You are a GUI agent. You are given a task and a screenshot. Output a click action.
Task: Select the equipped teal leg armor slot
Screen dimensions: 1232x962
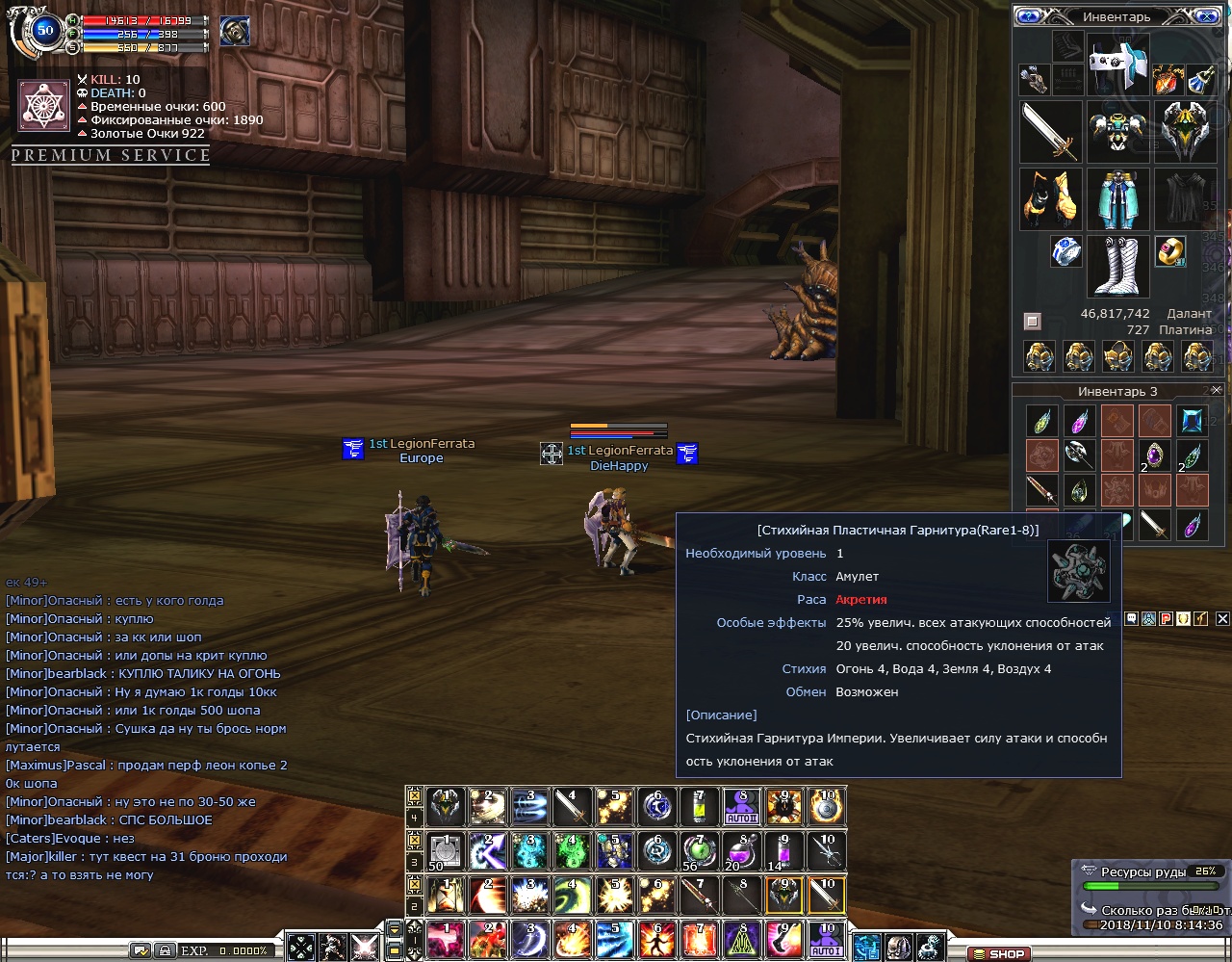[x=1117, y=198]
